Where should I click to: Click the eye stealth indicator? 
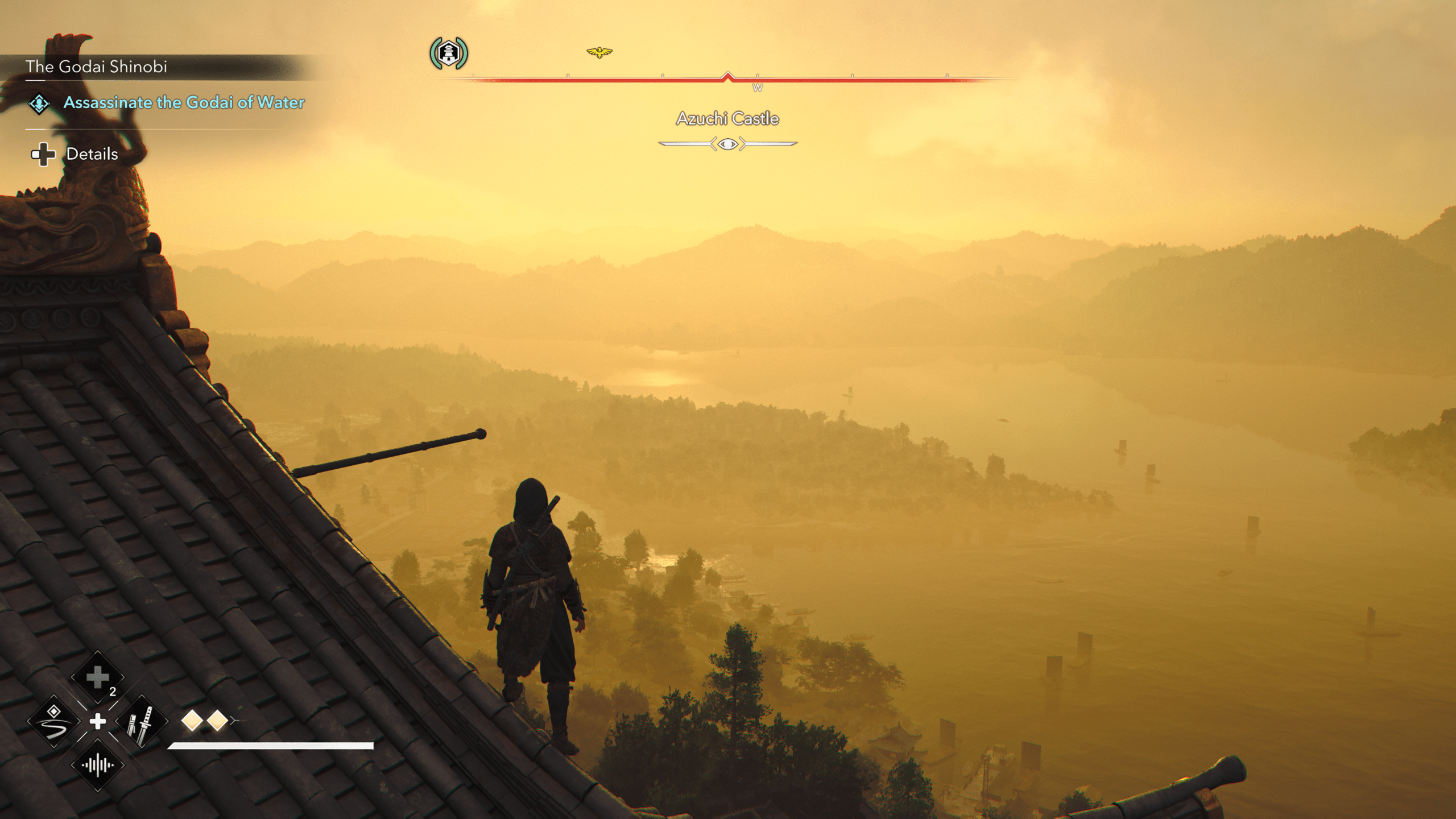[x=727, y=144]
